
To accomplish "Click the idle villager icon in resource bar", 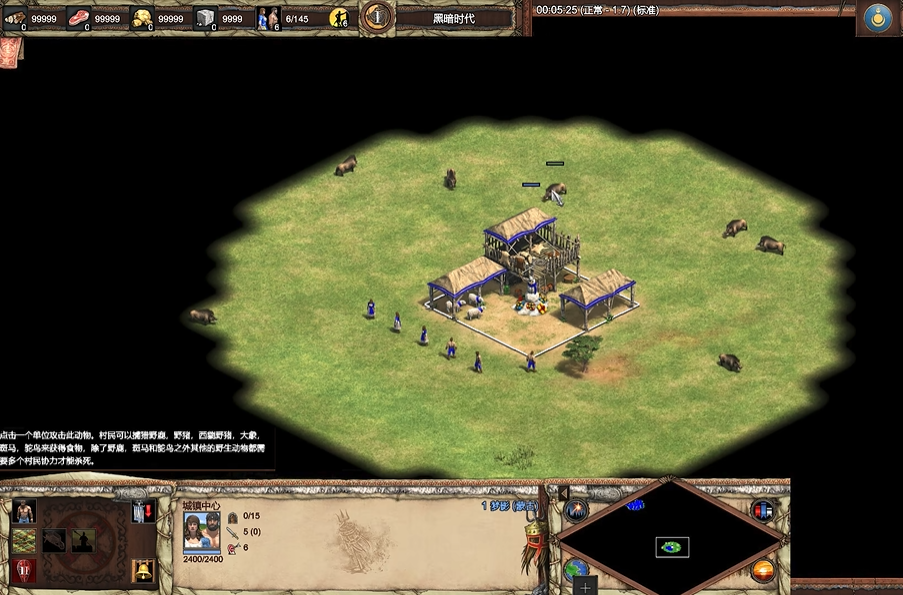I will pyautogui.click(x=340, y=17).
